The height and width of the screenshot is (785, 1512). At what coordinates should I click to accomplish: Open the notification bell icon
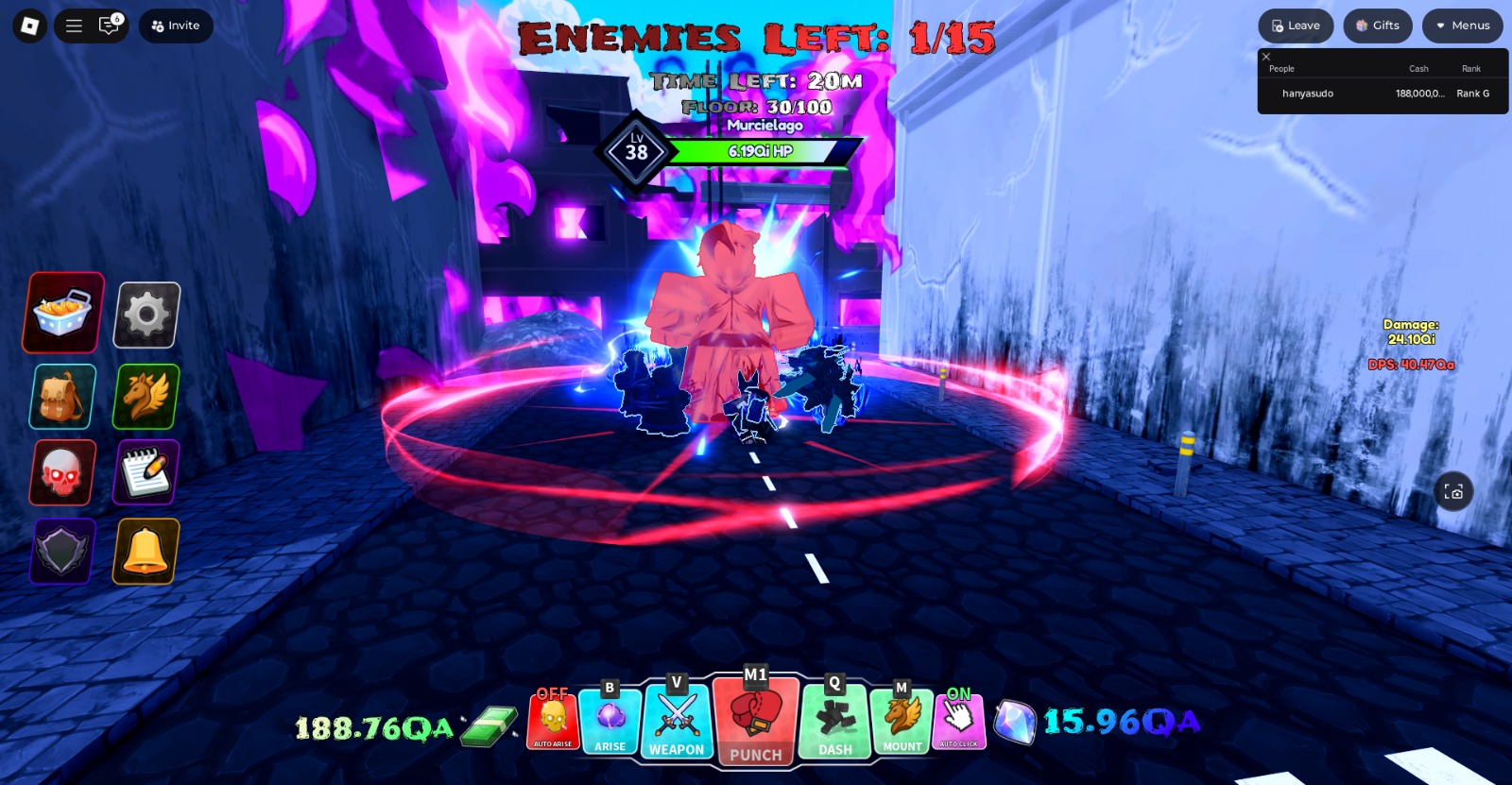(x=144, y=552)
